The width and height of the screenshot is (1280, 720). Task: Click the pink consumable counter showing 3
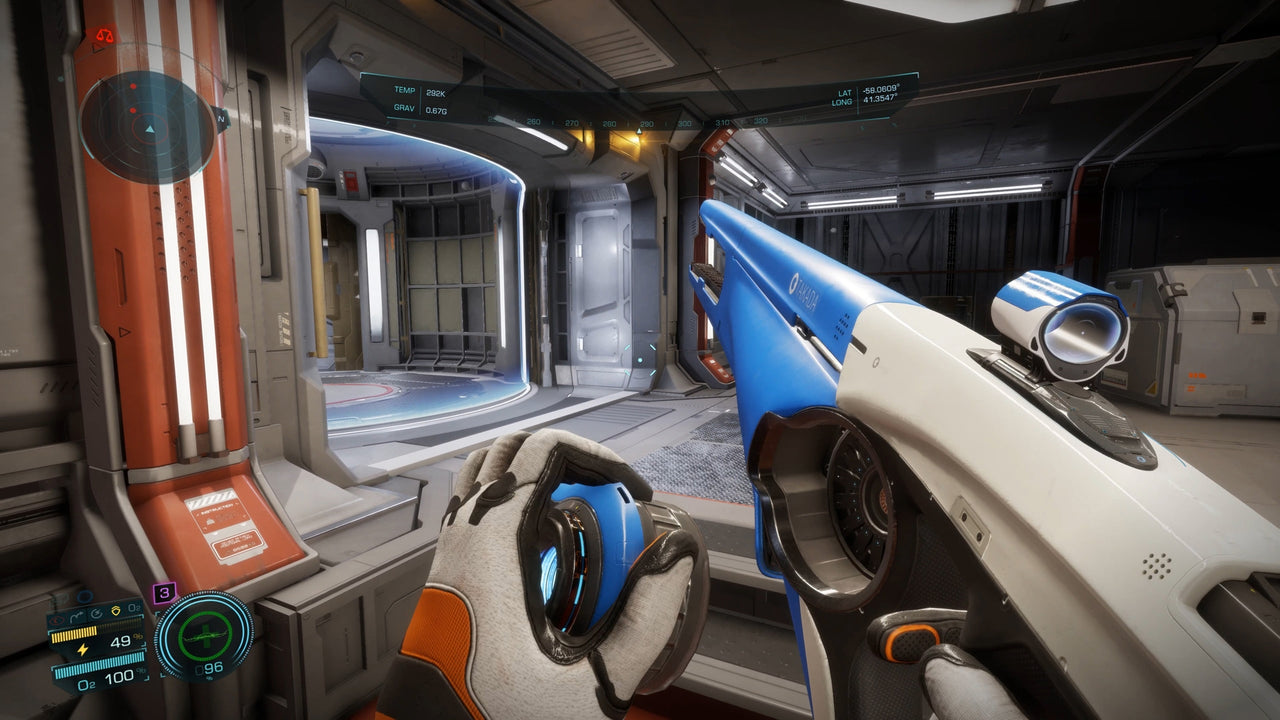[164, 592]
